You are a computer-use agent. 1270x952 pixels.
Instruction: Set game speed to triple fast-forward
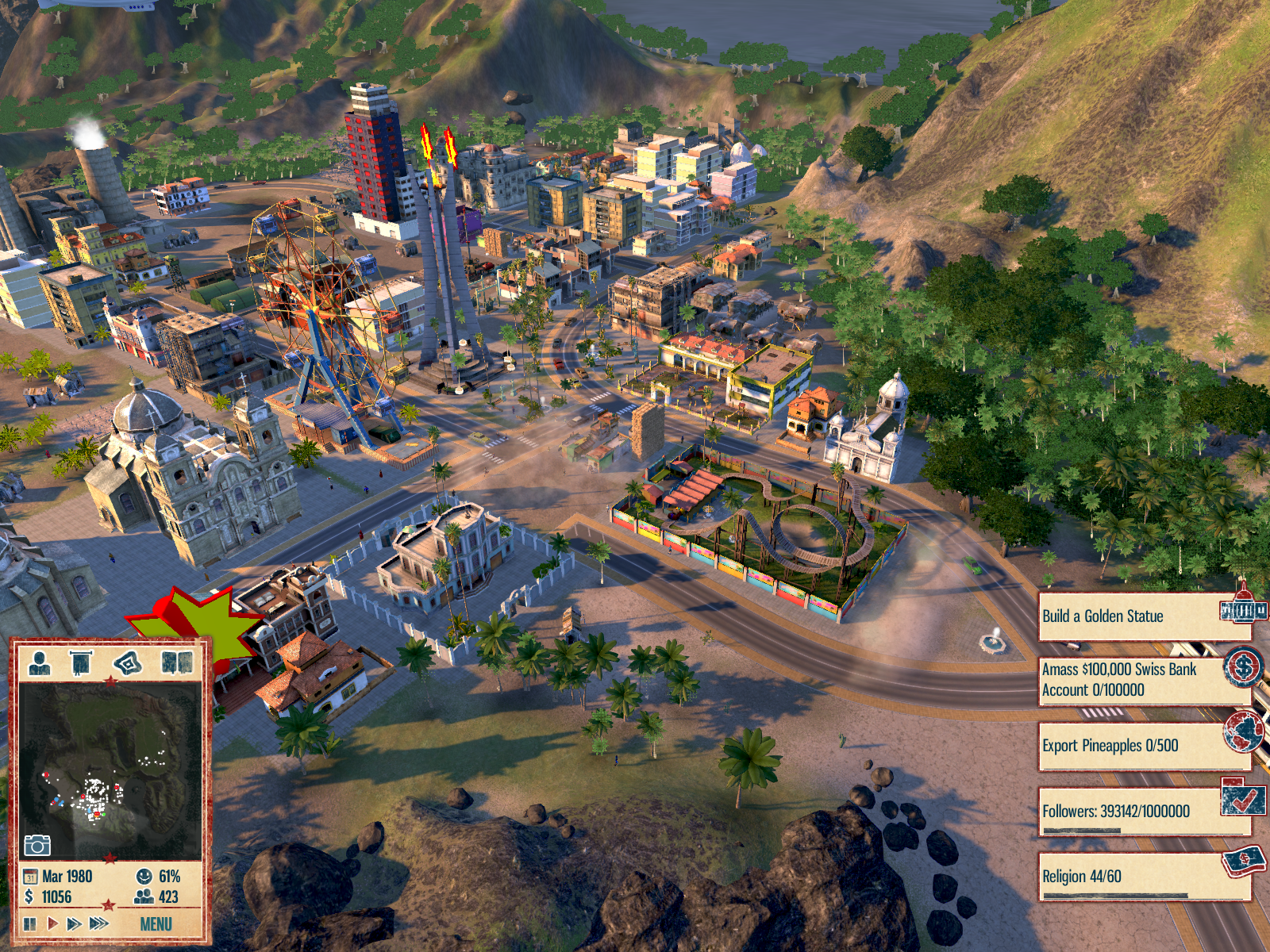(99, 923)
